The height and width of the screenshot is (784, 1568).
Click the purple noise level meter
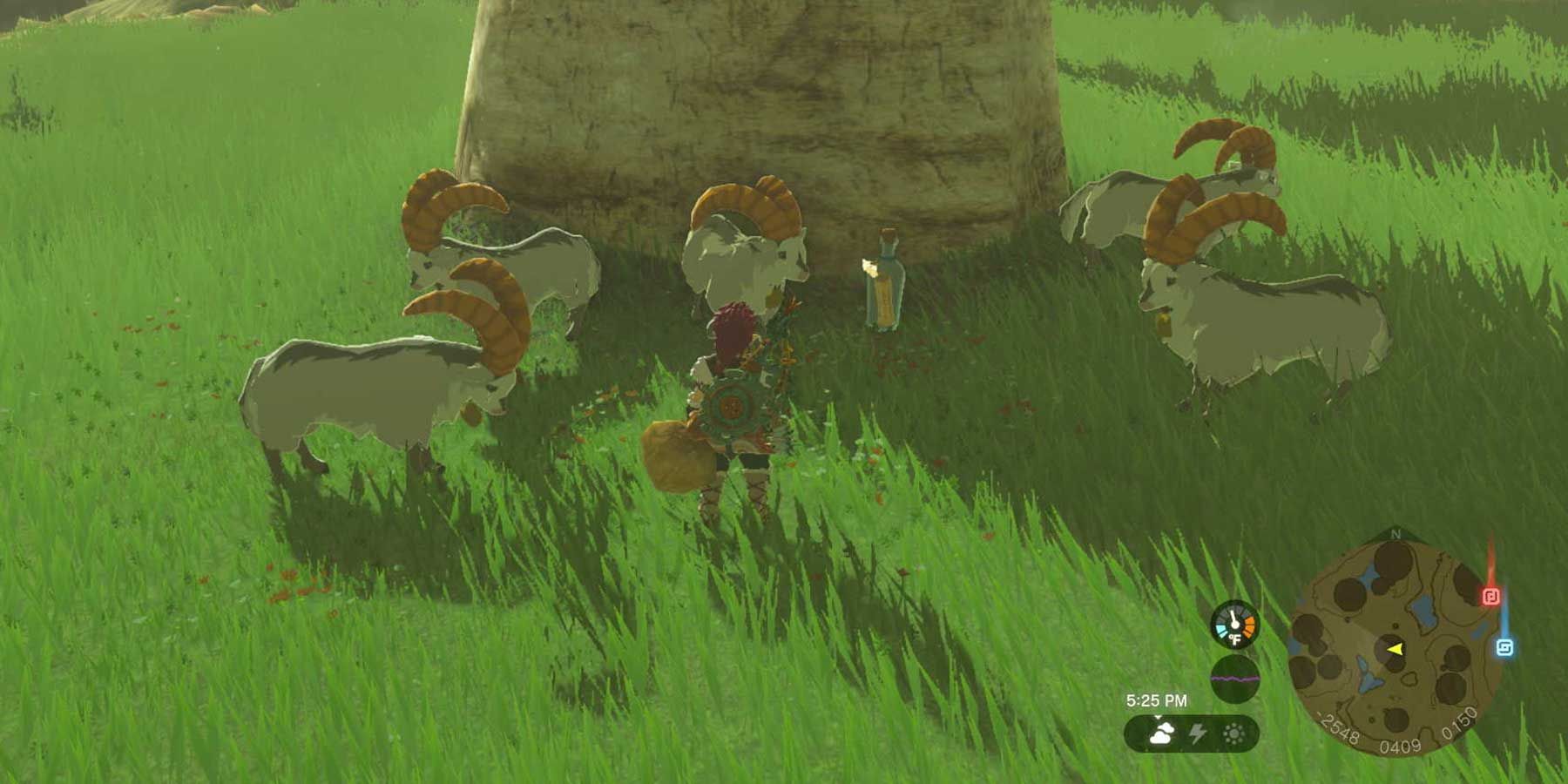(x=1236, y=678)
